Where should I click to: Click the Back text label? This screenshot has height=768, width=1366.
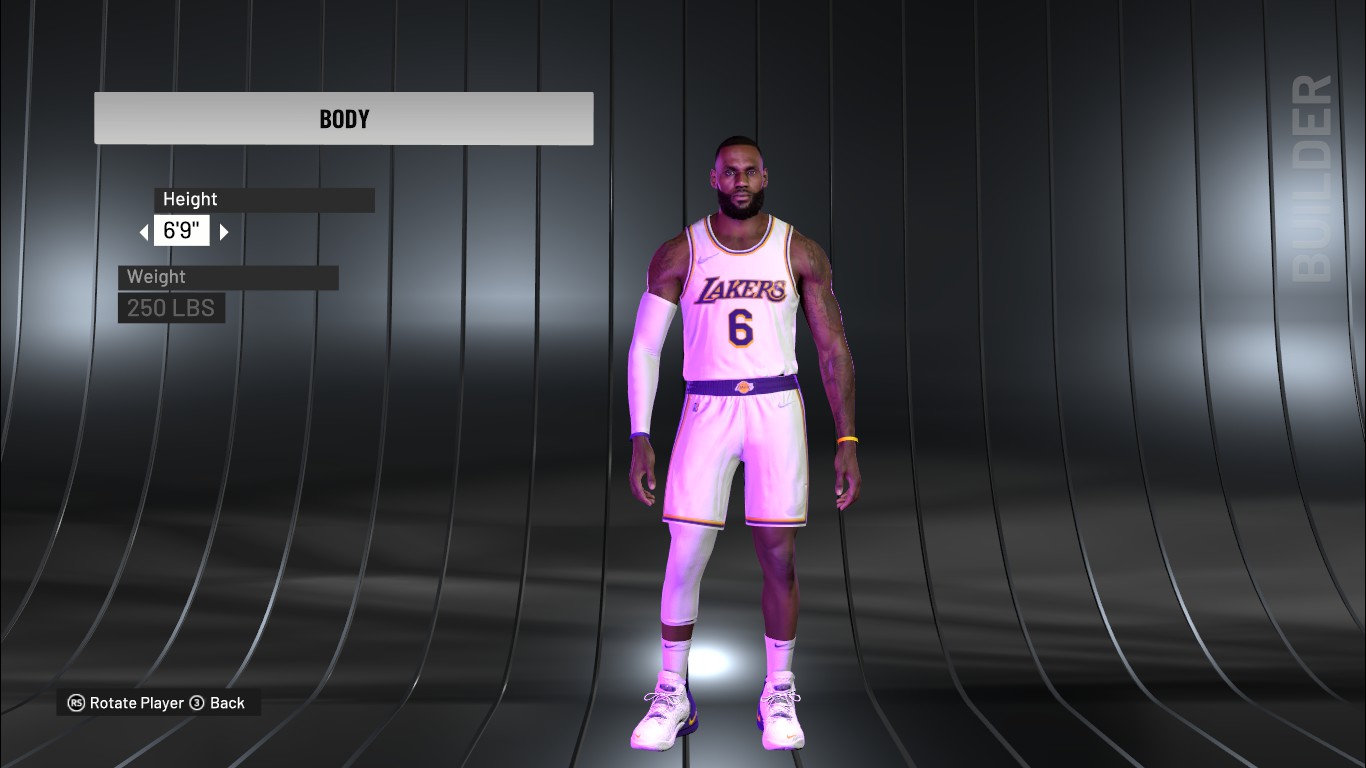(229, 703)
